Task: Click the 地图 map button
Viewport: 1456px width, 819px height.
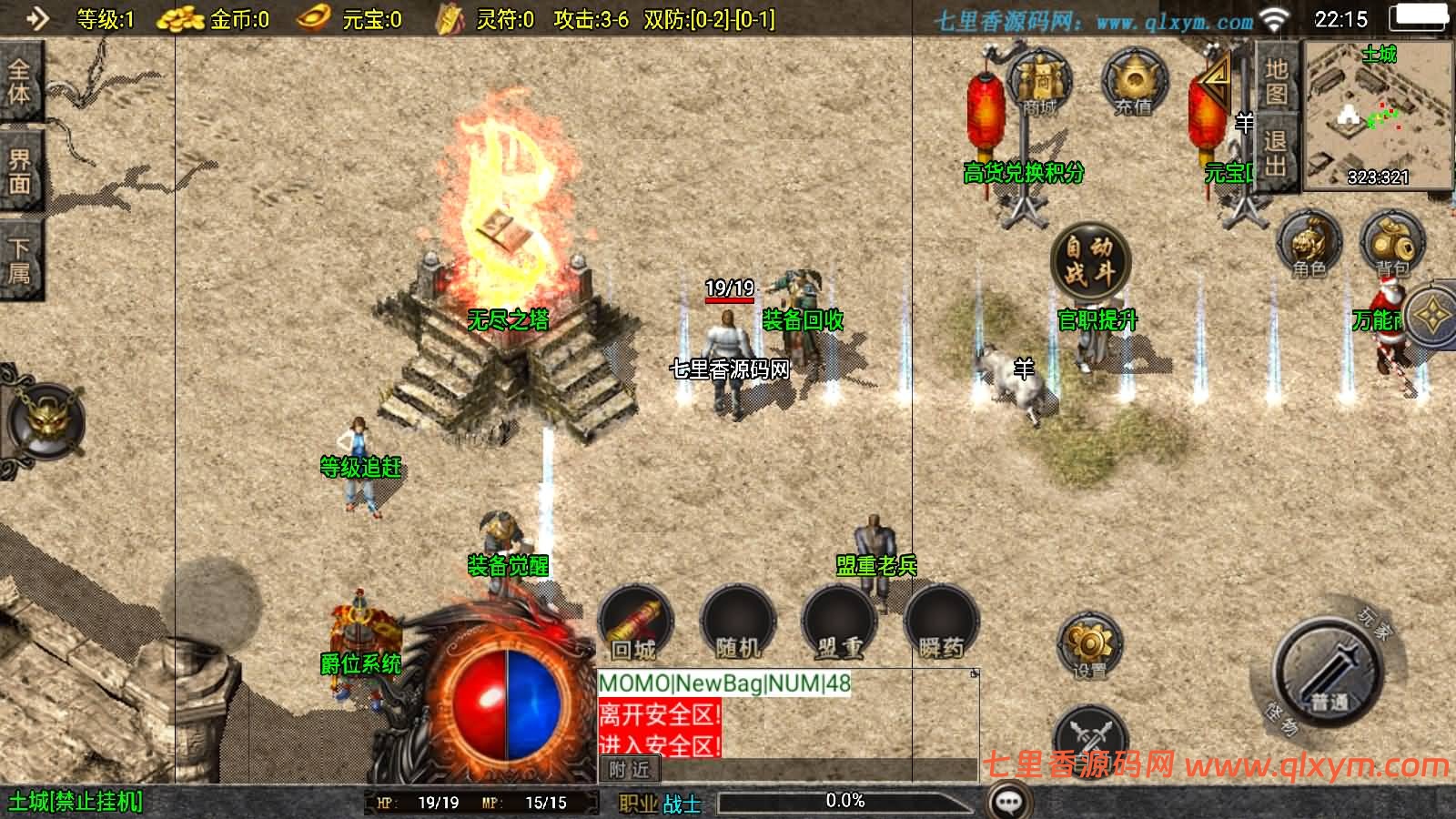Action: 1276,82
